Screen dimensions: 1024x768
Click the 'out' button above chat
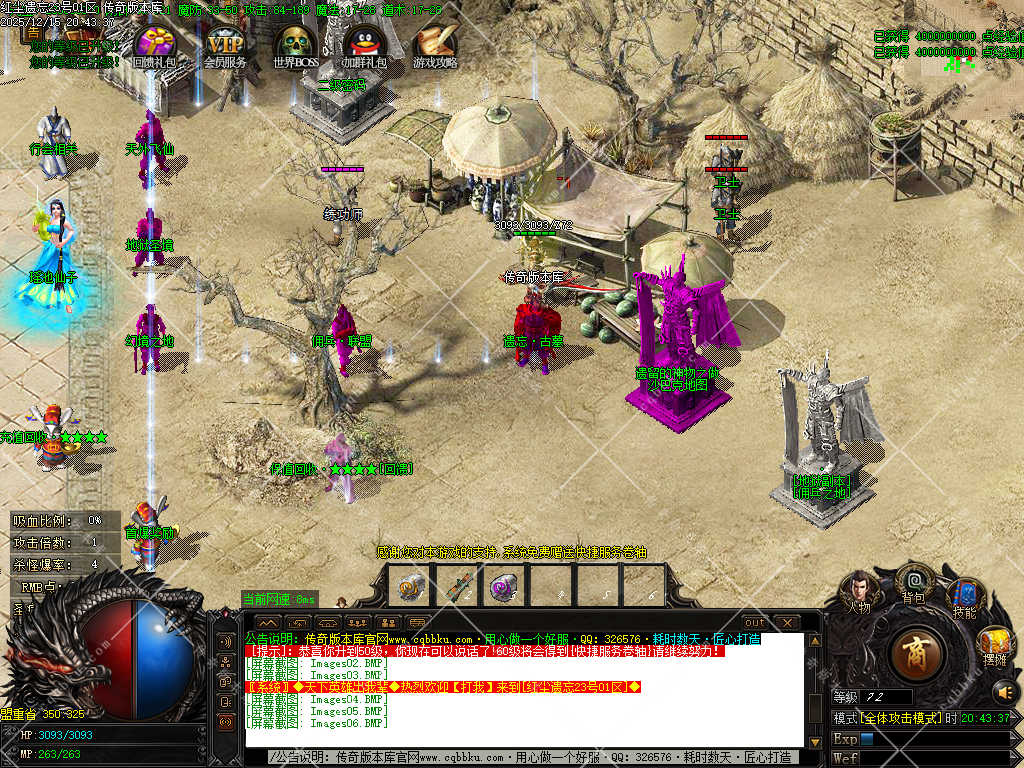pos(754,623)
